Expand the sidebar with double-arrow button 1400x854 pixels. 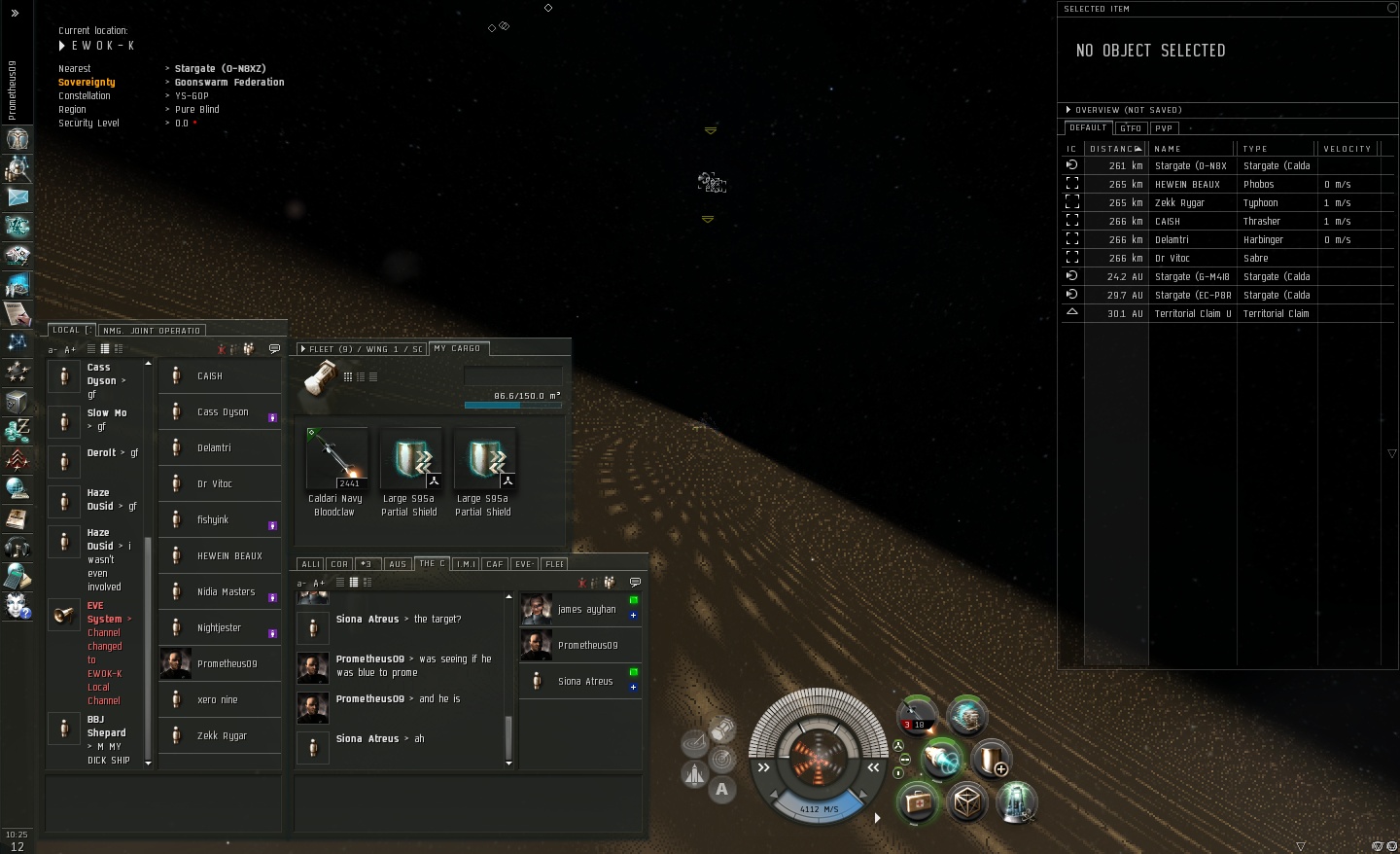pos(15,13)
